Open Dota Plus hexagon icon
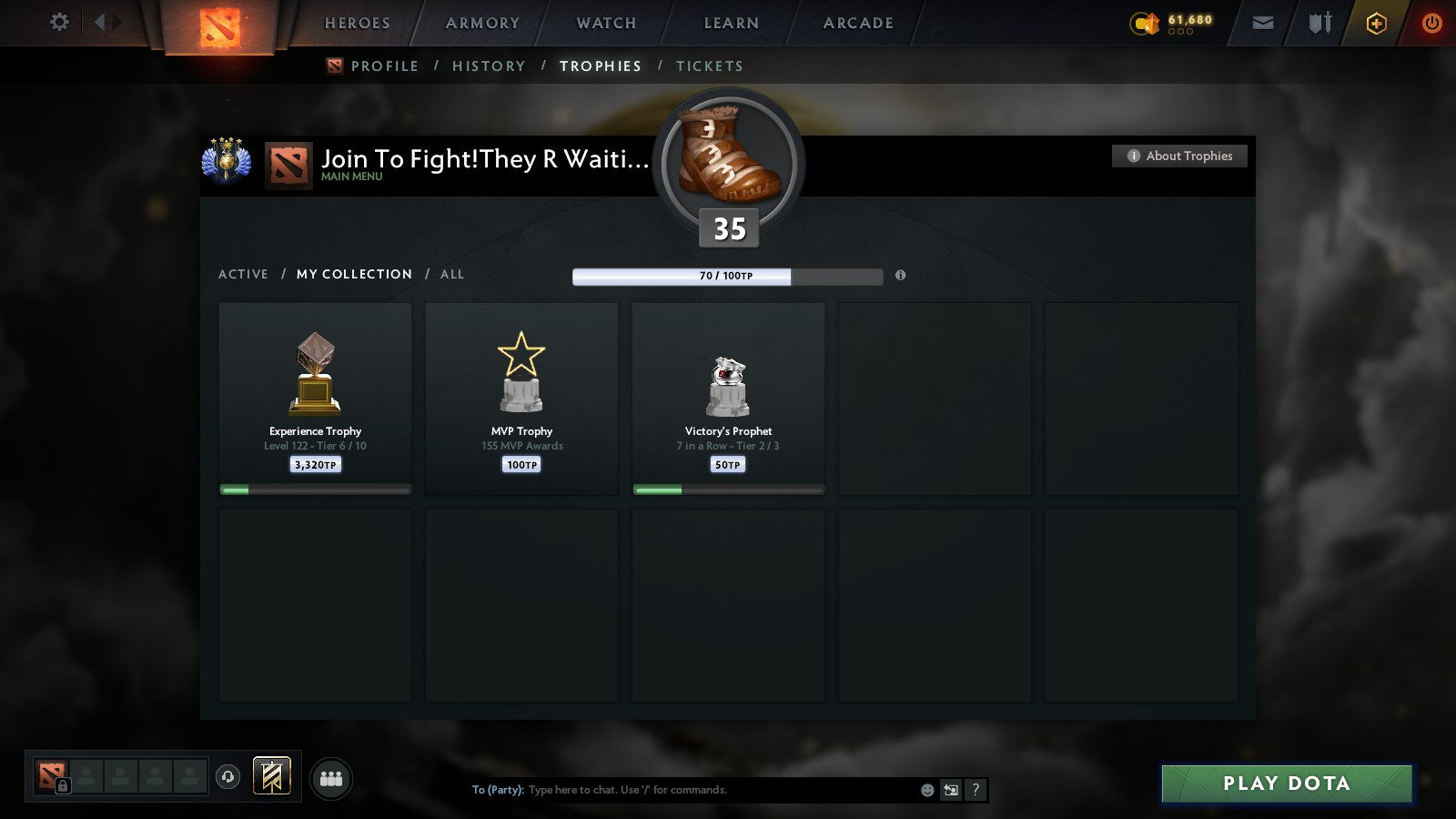The image size is (1456, 819). (1375, 23)
